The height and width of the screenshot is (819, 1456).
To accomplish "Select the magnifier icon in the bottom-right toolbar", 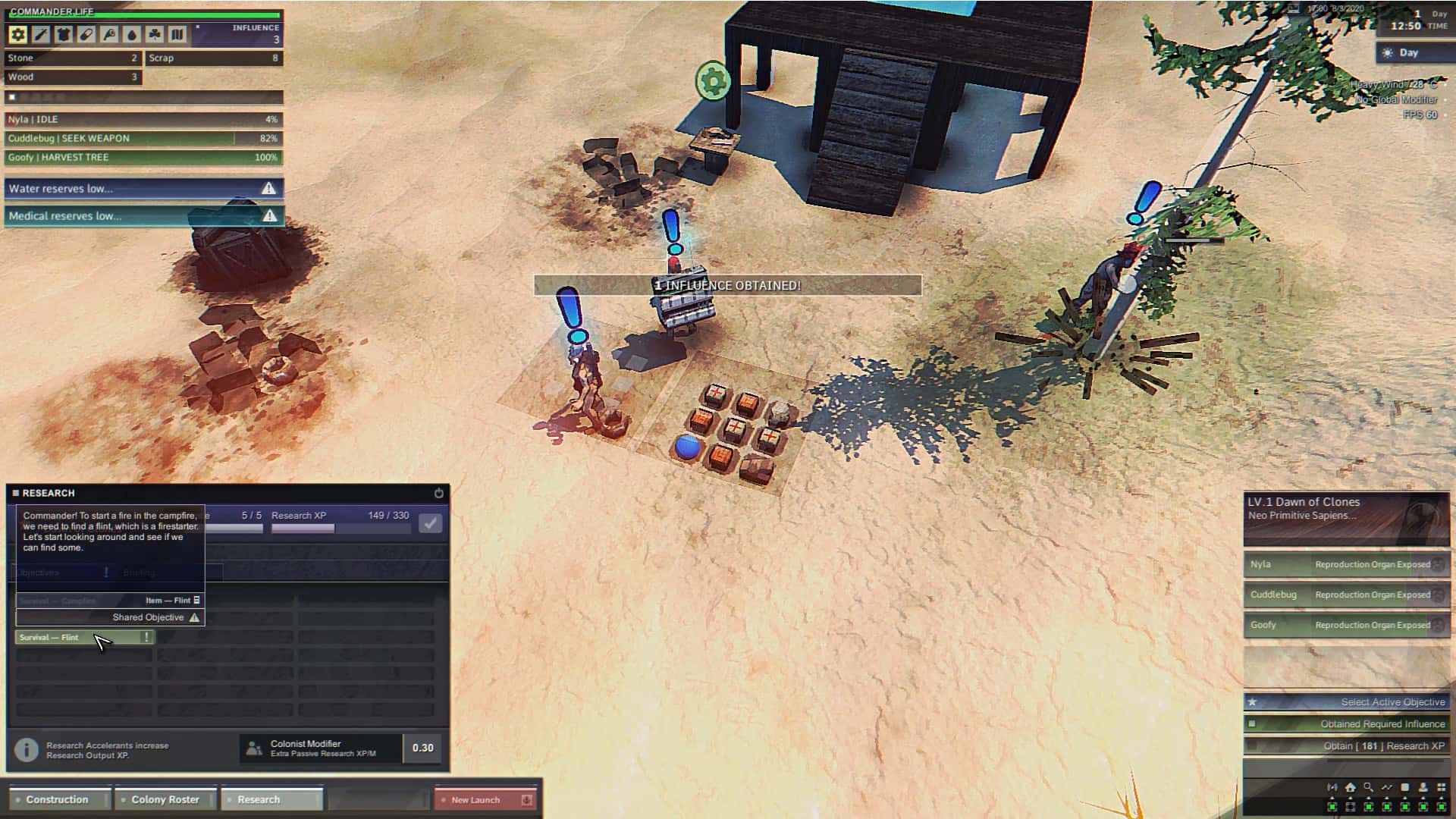I will click(1368, 788).
